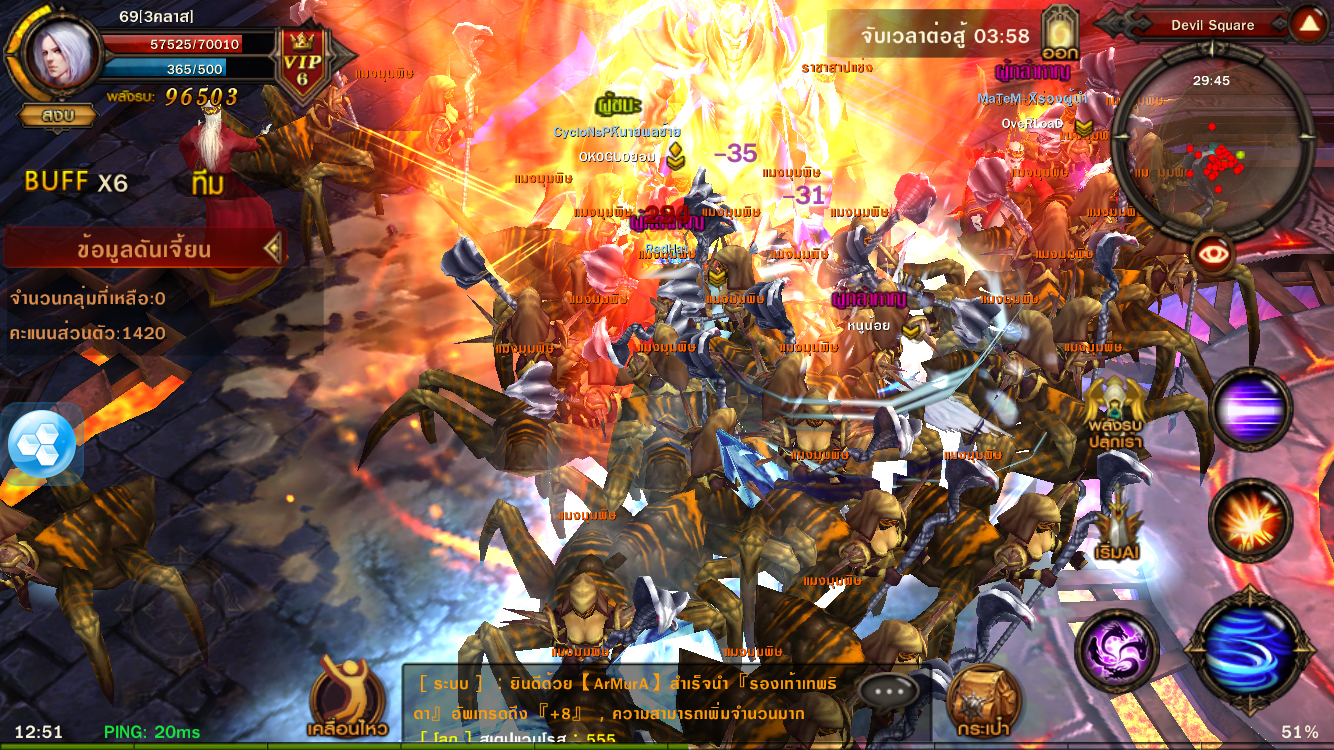The image size is (1334, 750).
Task: Trigger the purple dragon skill
Action: pos(1117,650)
